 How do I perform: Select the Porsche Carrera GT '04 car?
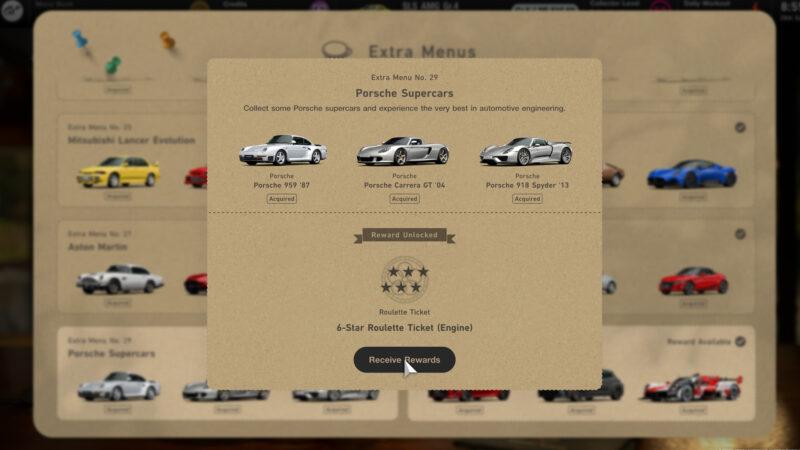(403, 151)
